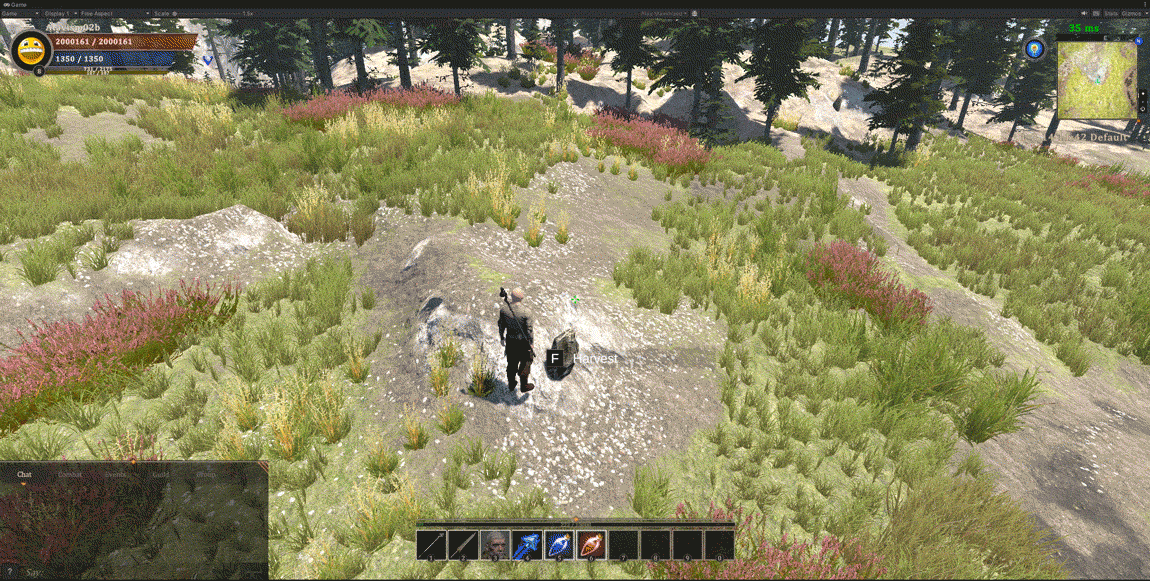Use the blue mana potion
The width and height of the screenshot is (1150, 581).
(559, 545)
